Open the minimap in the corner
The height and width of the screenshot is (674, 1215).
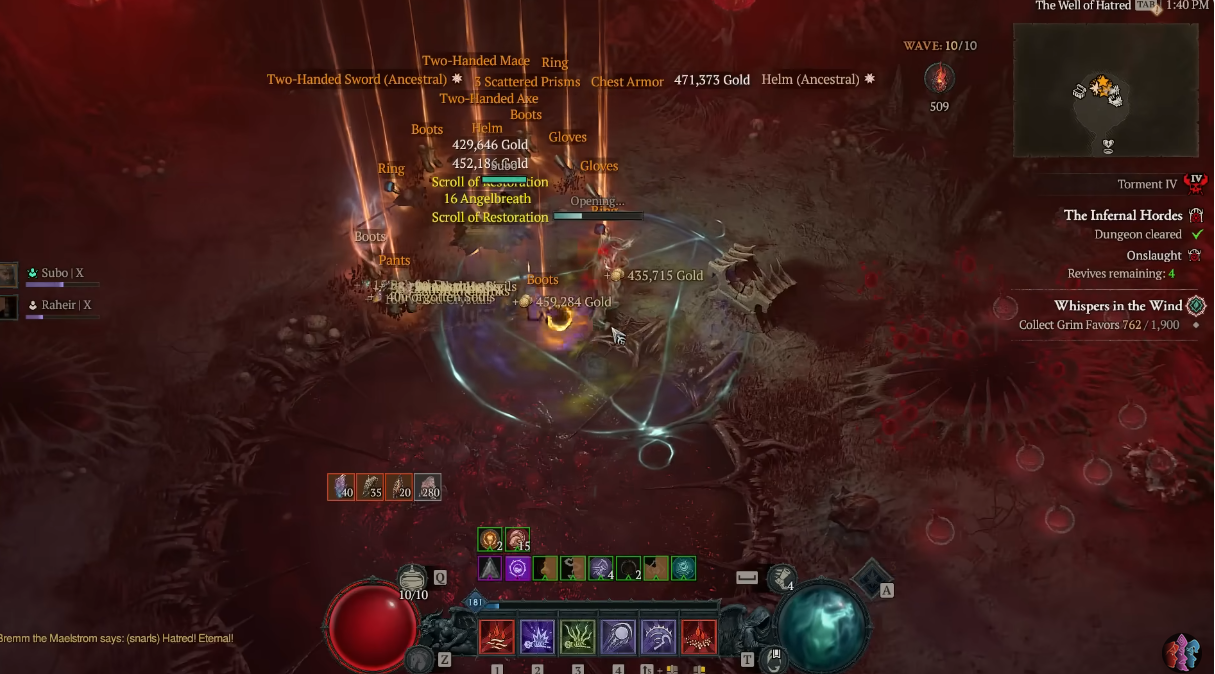(1105, 91)
